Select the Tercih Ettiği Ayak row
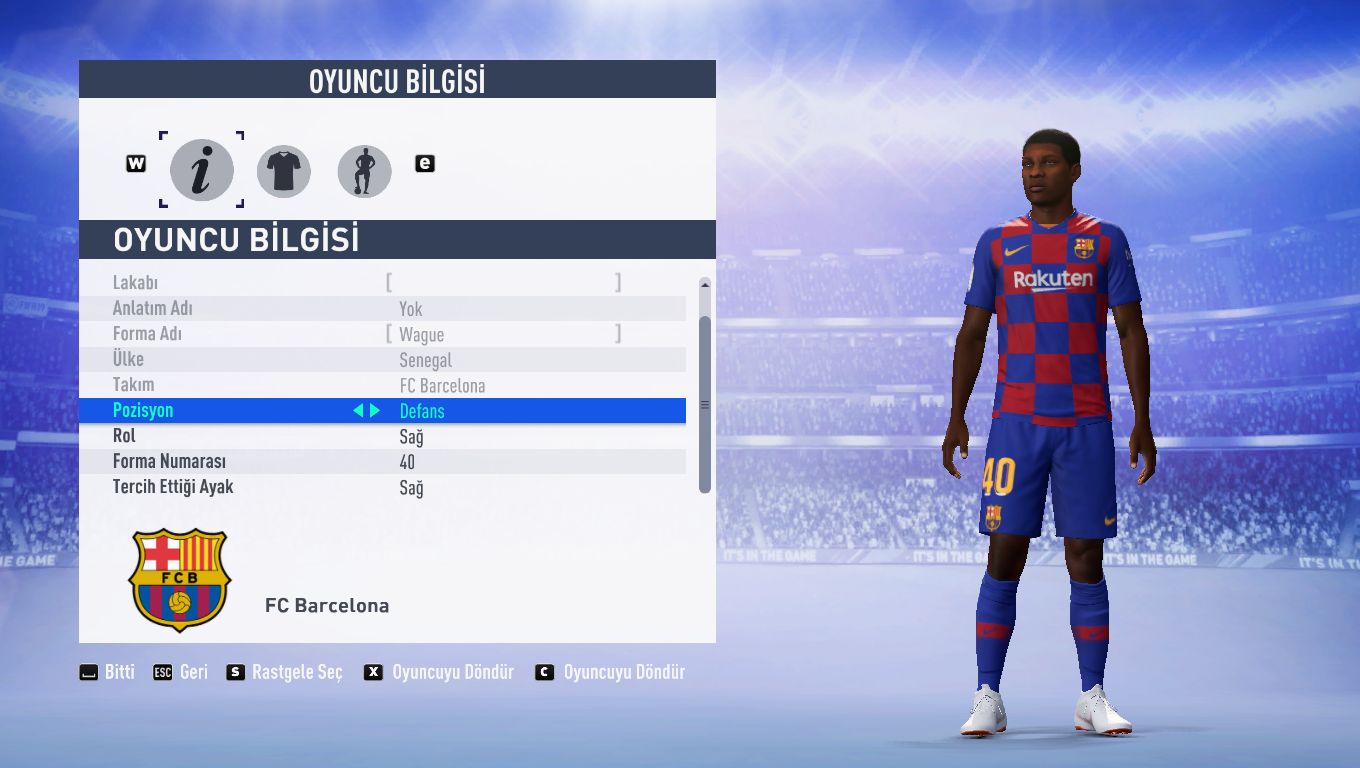 coord(398,487)
